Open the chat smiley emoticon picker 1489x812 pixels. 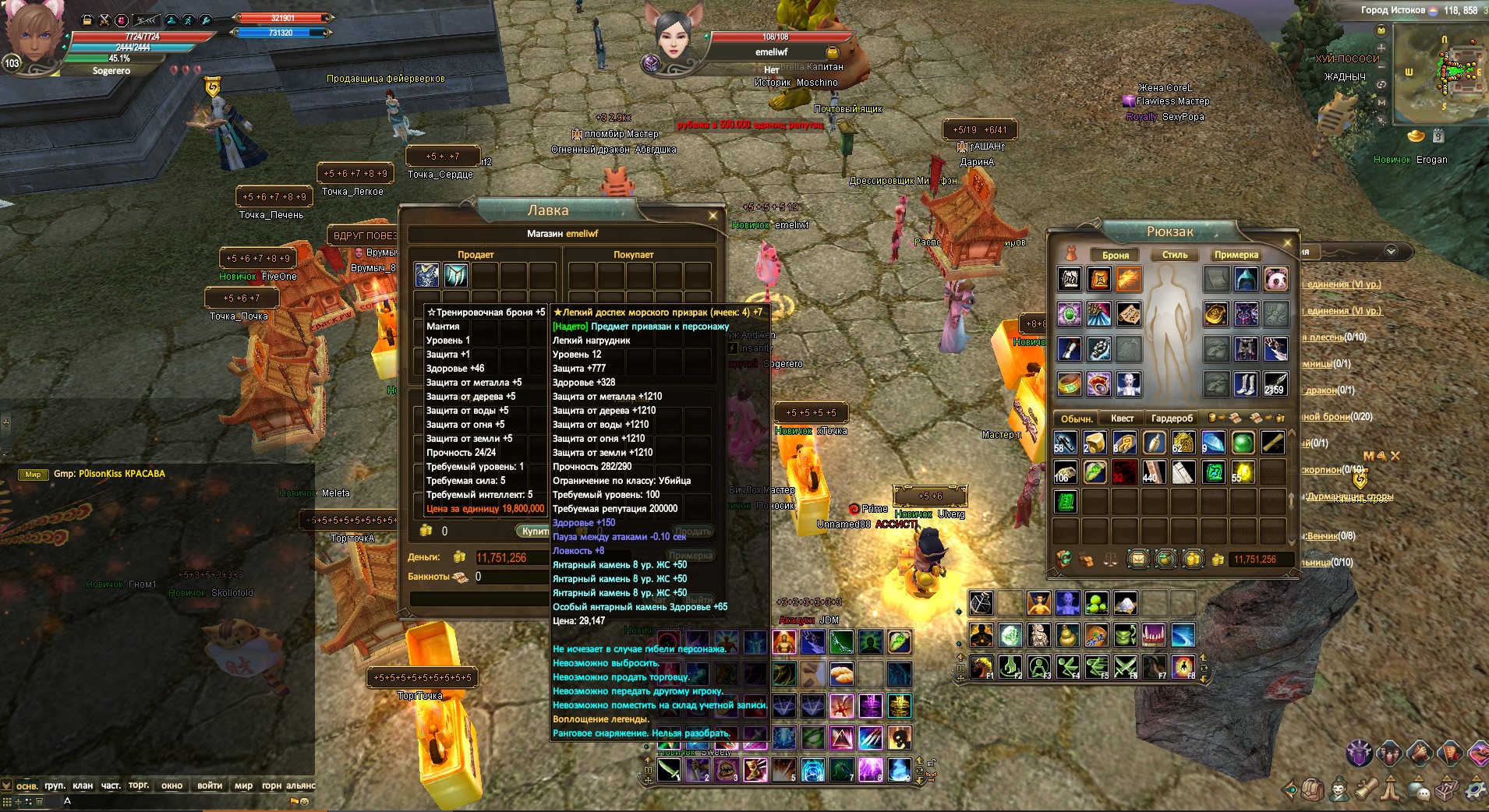point(304,801)
